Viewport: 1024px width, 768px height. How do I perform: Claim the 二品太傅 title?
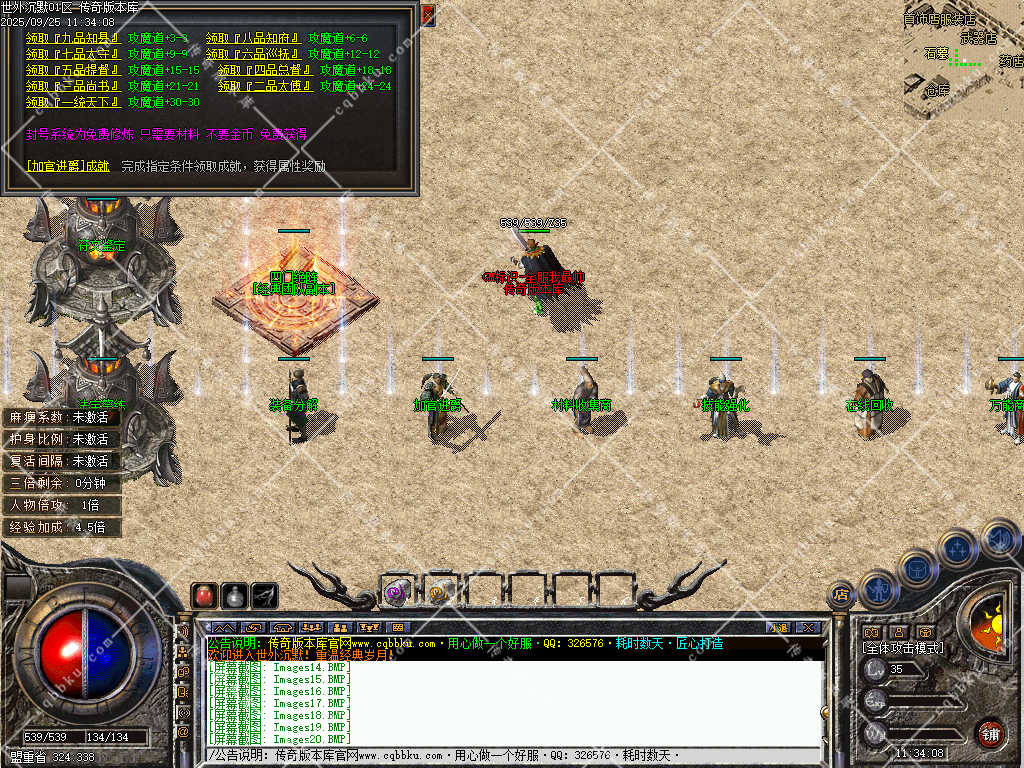(265, 86)
